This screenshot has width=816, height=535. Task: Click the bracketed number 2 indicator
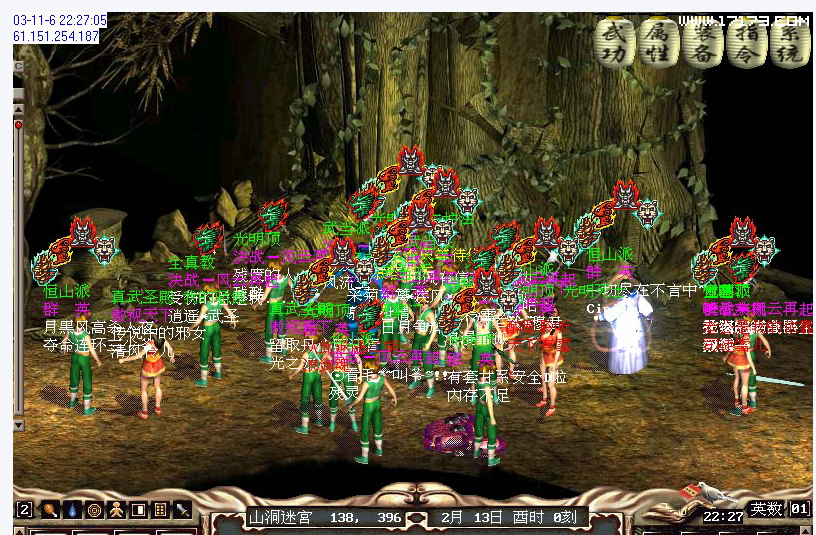click(x=25, y=510)
